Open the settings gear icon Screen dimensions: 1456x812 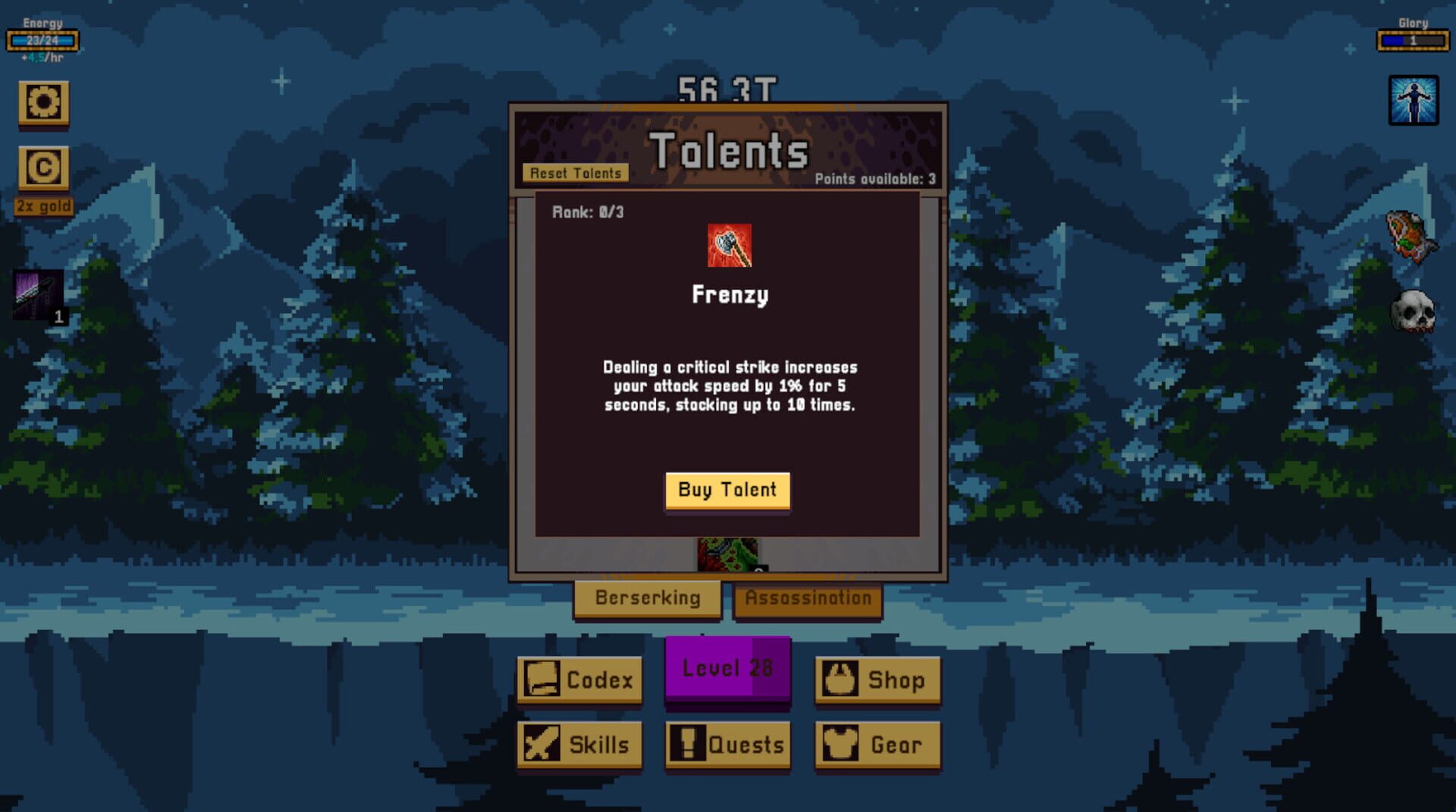(x=43, y=104)
